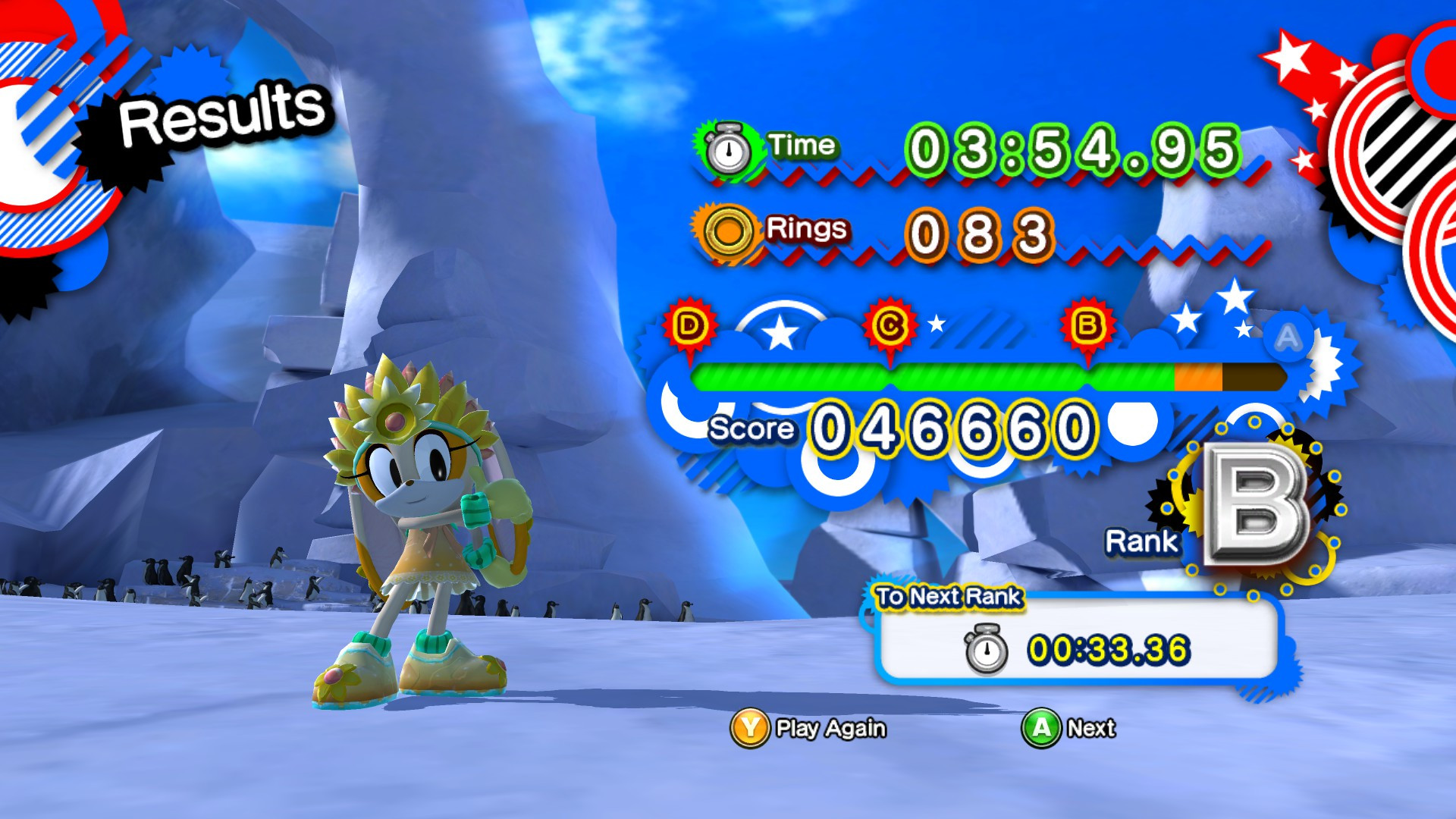Click the Score value 046660
Screen dimensions: 1456x819
[x=948, y=426]
